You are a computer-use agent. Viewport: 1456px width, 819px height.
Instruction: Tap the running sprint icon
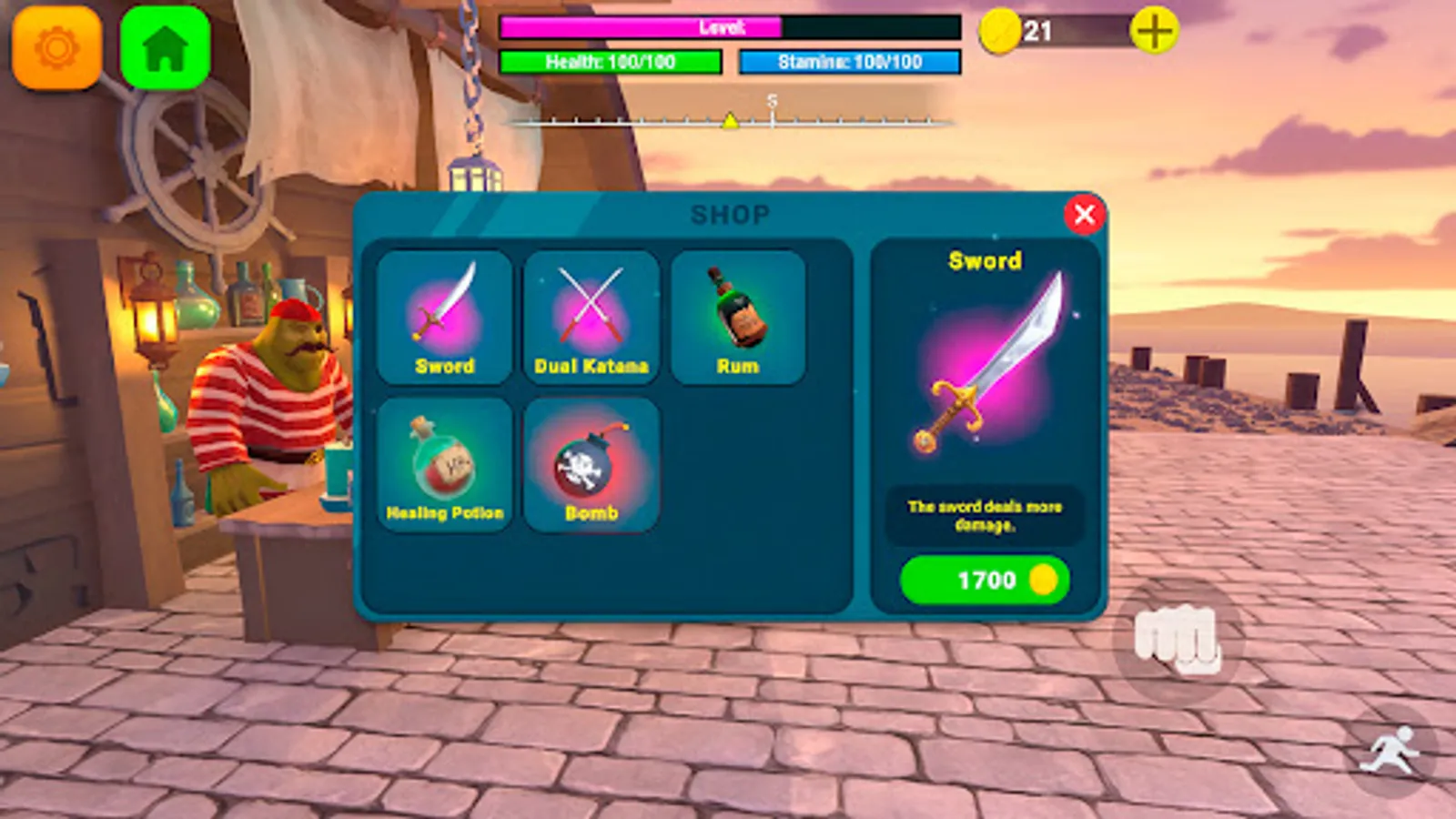(1390, 748)
